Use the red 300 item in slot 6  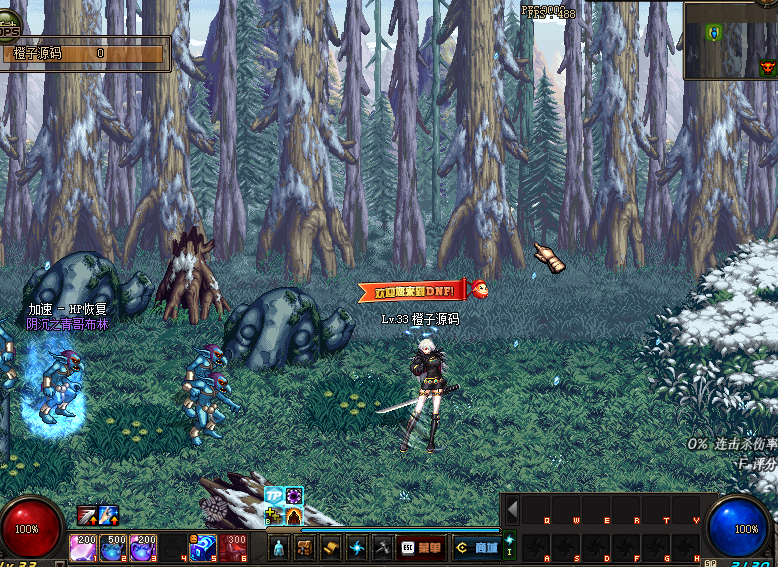233,547
